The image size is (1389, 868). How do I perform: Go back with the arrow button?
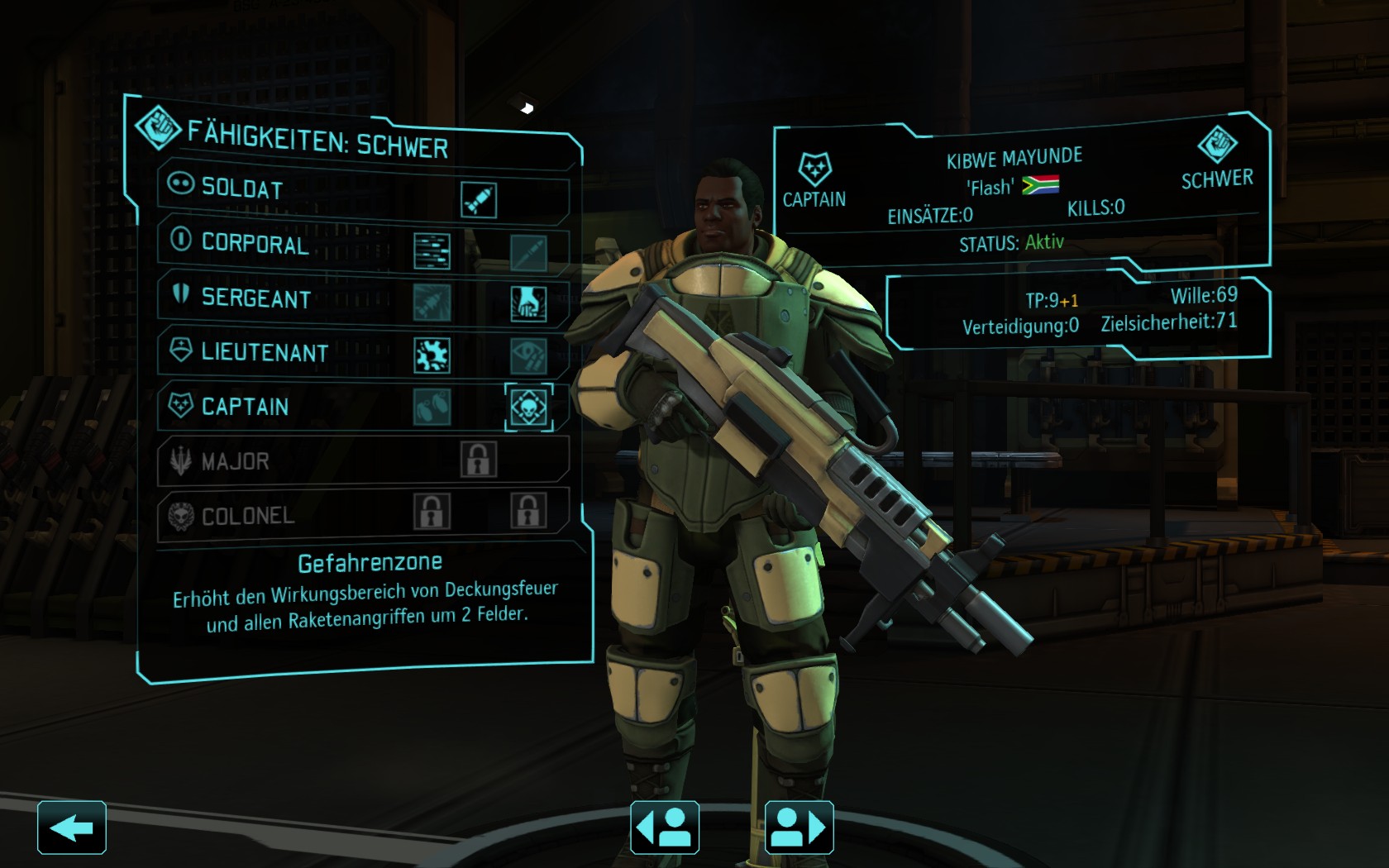72,827
